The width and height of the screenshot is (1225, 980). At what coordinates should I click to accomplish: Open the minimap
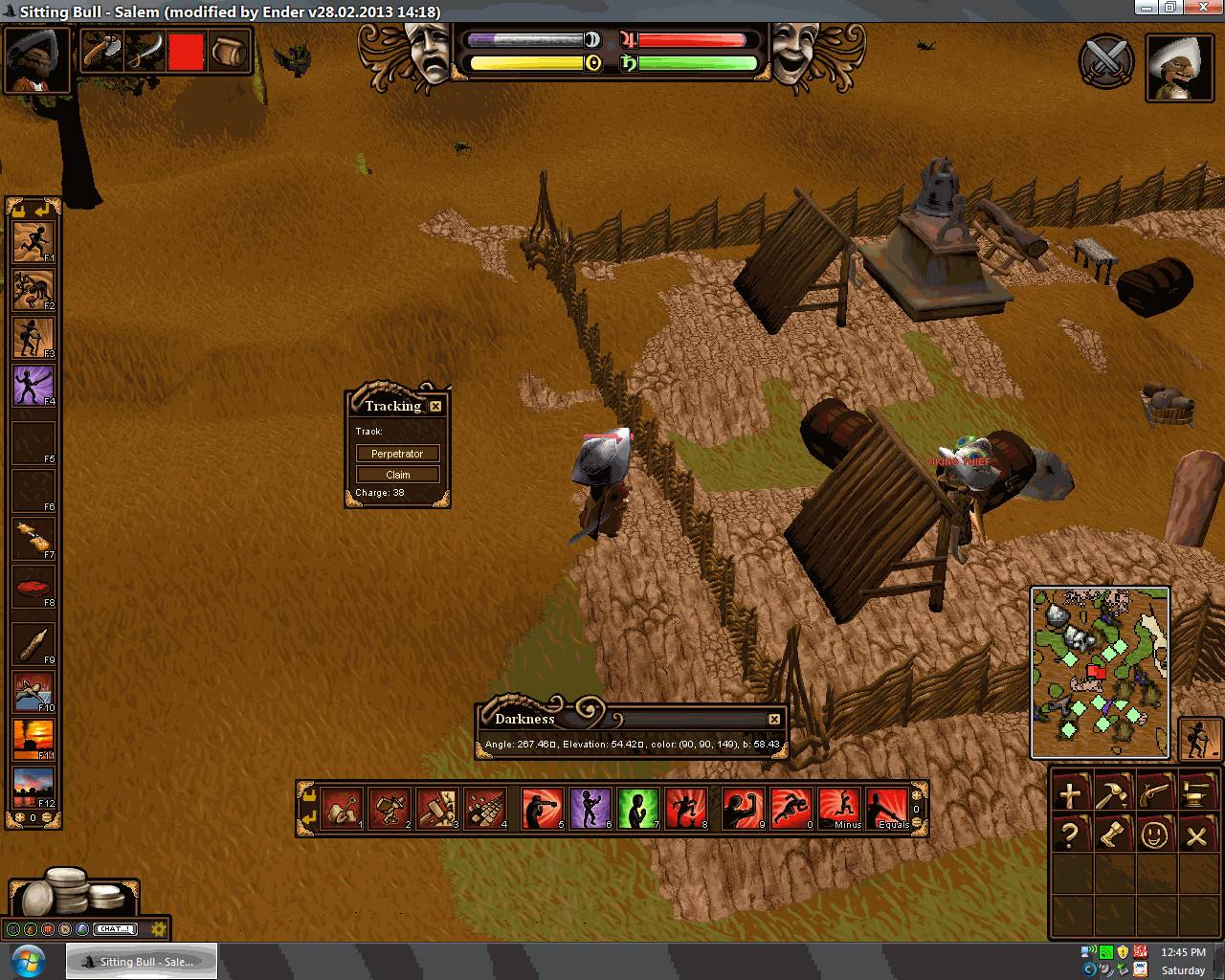[1100, 672]
